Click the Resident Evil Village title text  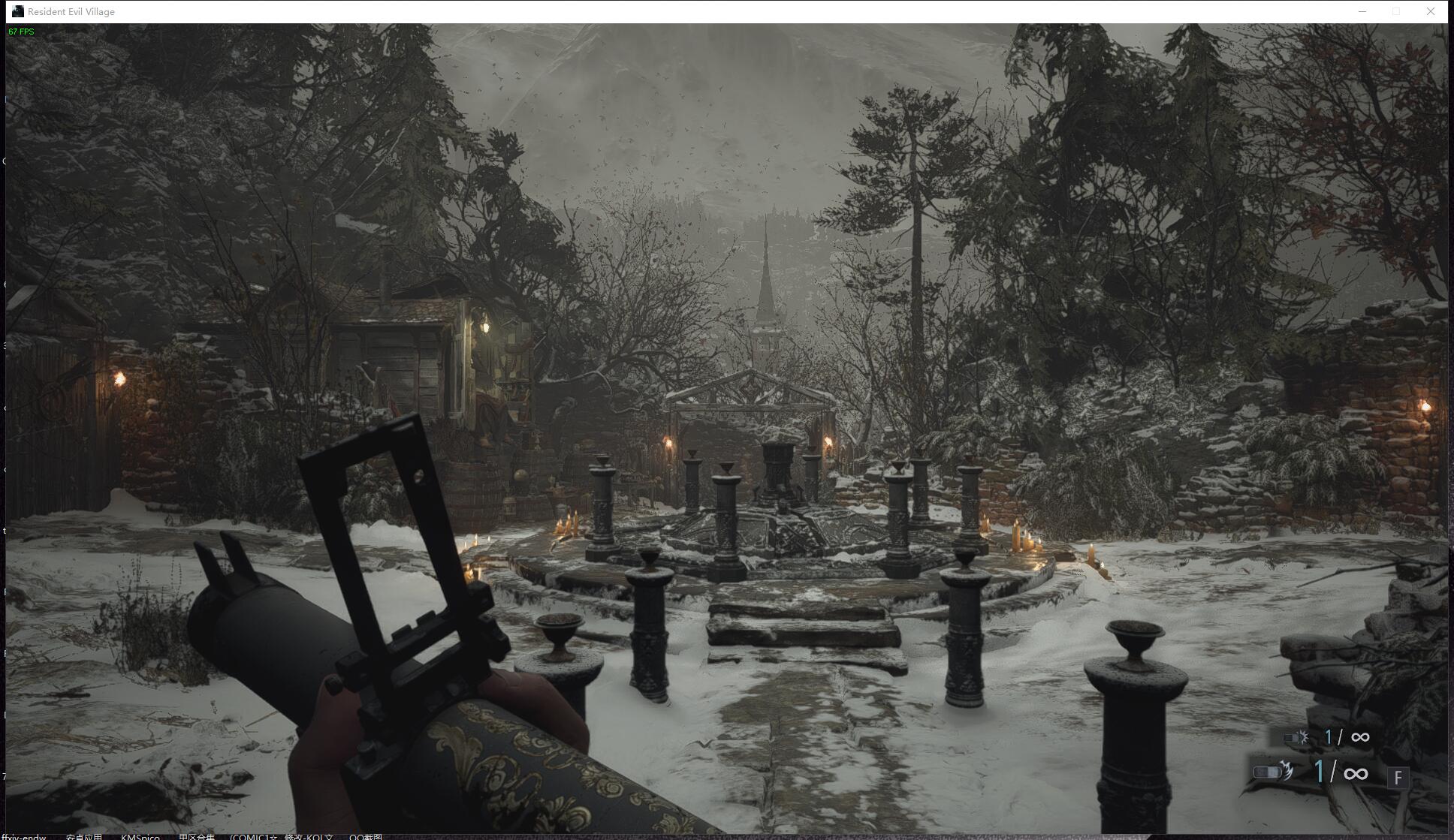point(72,11)
